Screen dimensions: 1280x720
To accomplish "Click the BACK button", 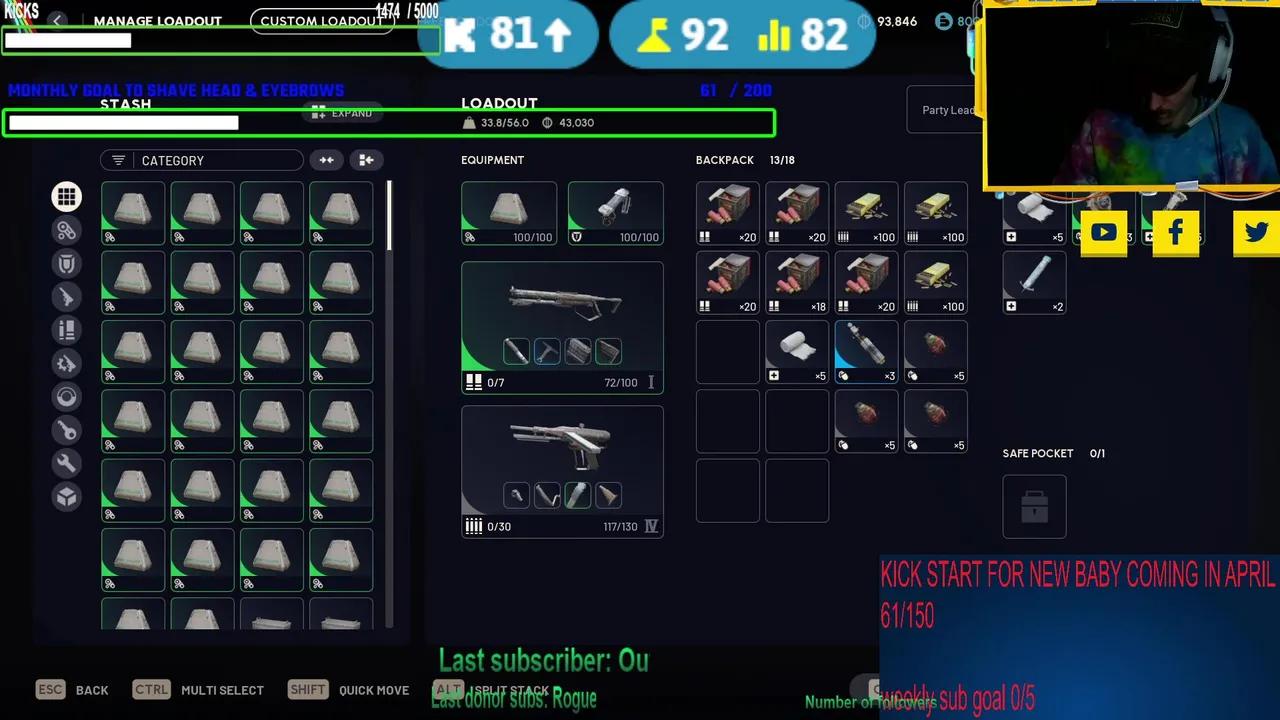I will click(x=92, y=690).
